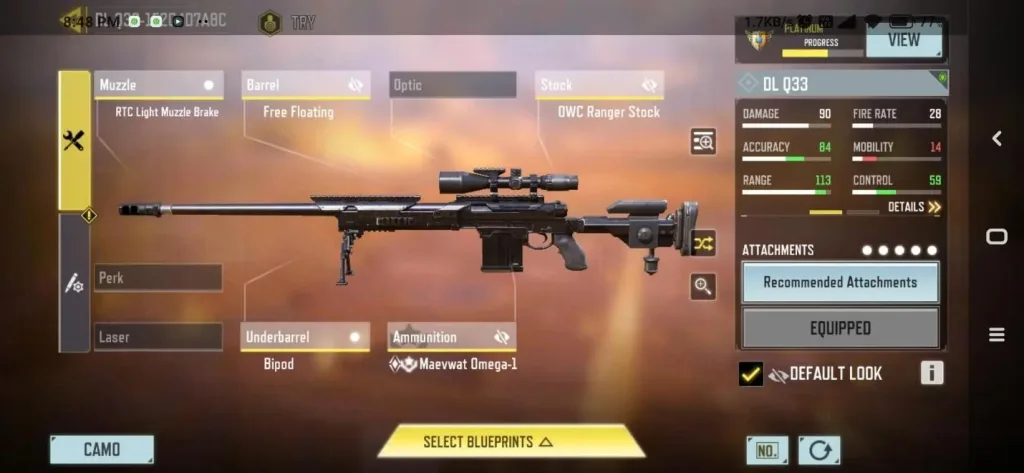Click the EQUIPPED button
The height and width of the screenshot is (473, 1024).
click(840, 328)
